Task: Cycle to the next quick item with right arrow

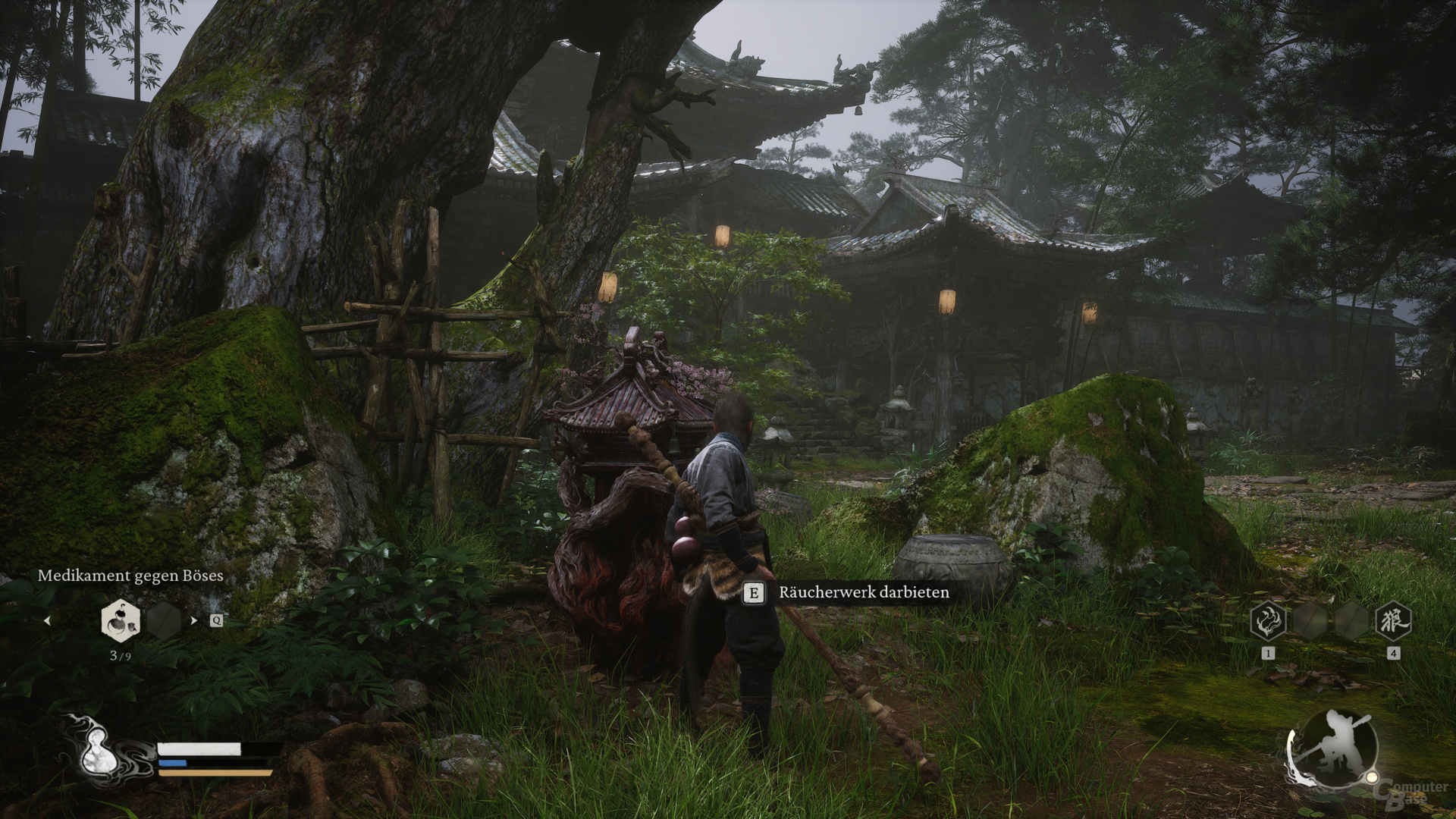Action: (194, 620)
